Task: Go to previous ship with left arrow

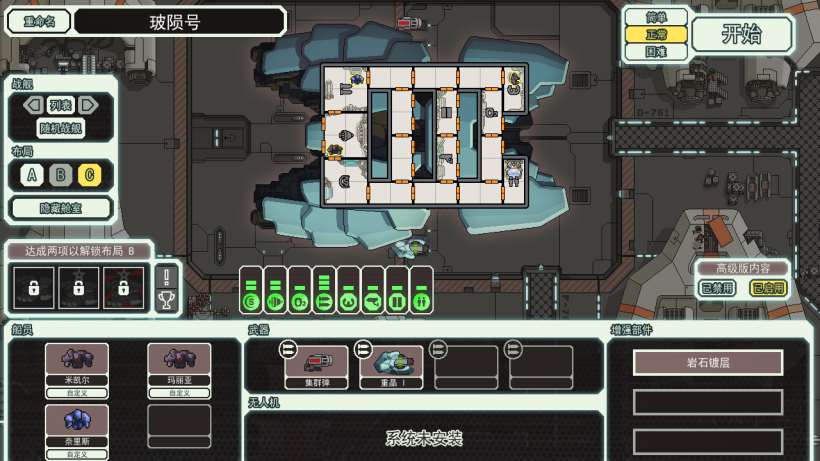Action: click(33, 105)
